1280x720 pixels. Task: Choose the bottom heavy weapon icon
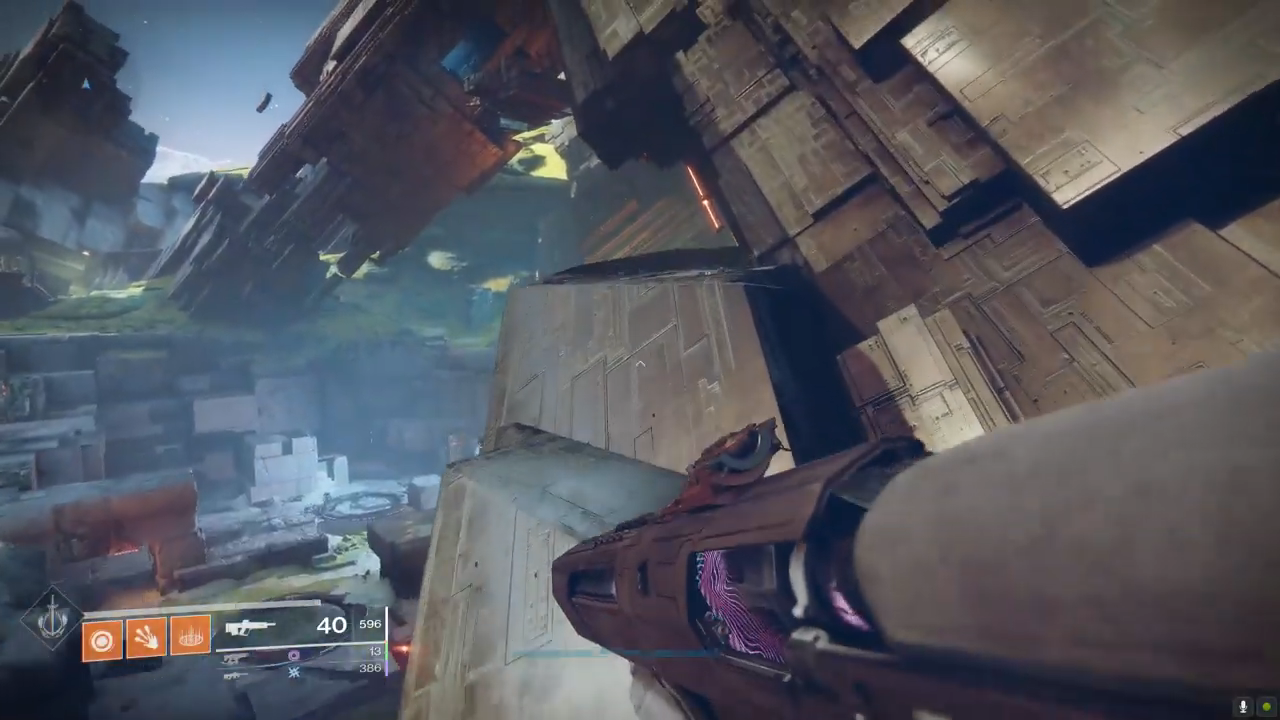click(236, 676)
